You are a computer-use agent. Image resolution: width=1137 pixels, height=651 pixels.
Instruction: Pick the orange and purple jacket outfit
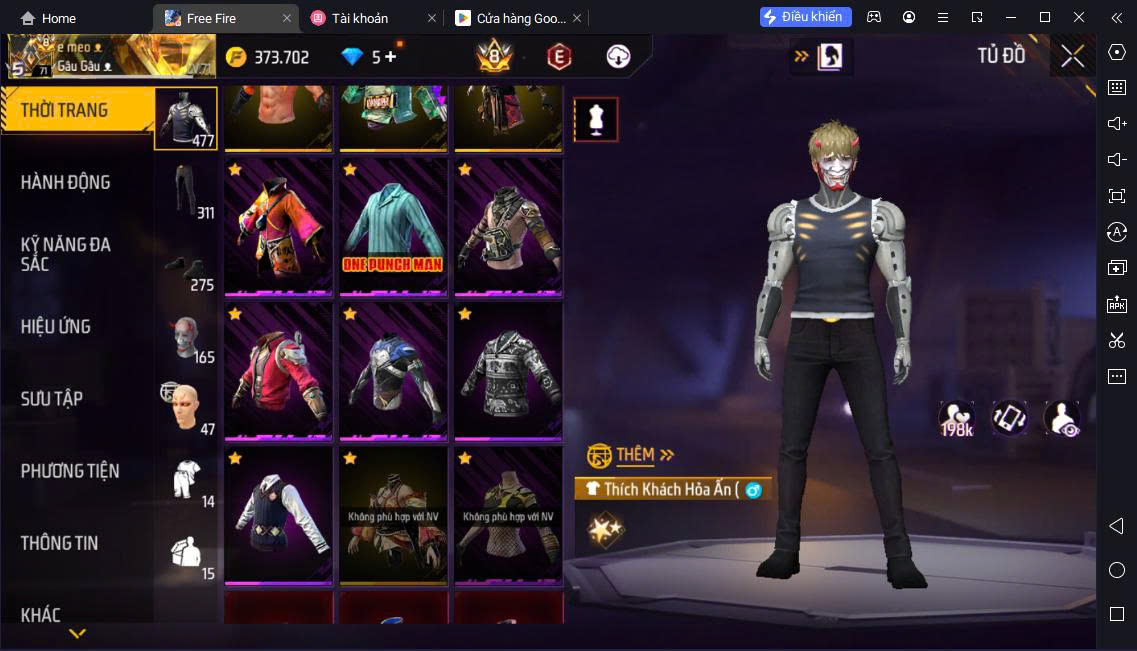click(278, 227)
